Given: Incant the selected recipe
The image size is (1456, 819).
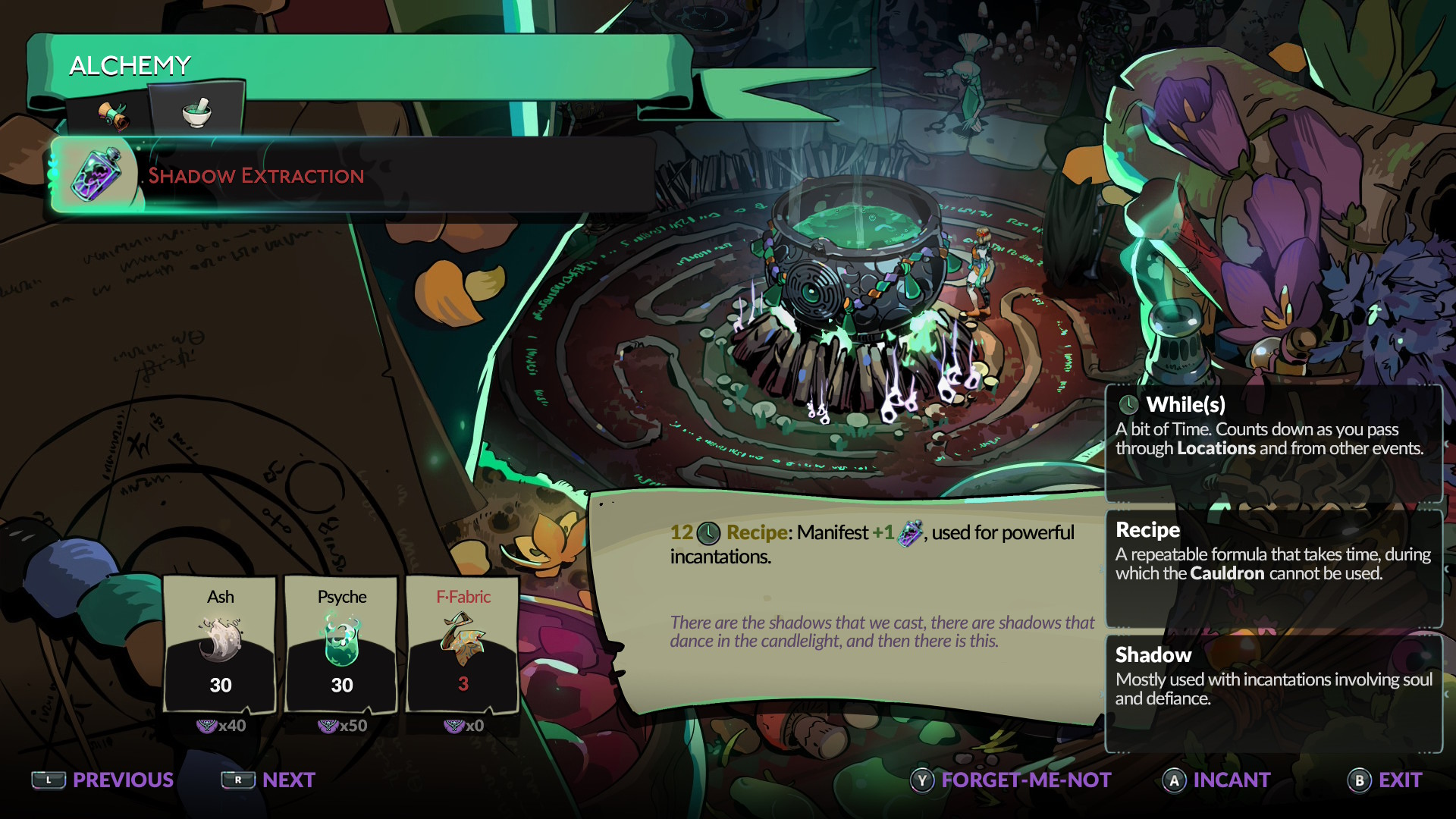Looking at the screenshot, I should click(1216, 780).
